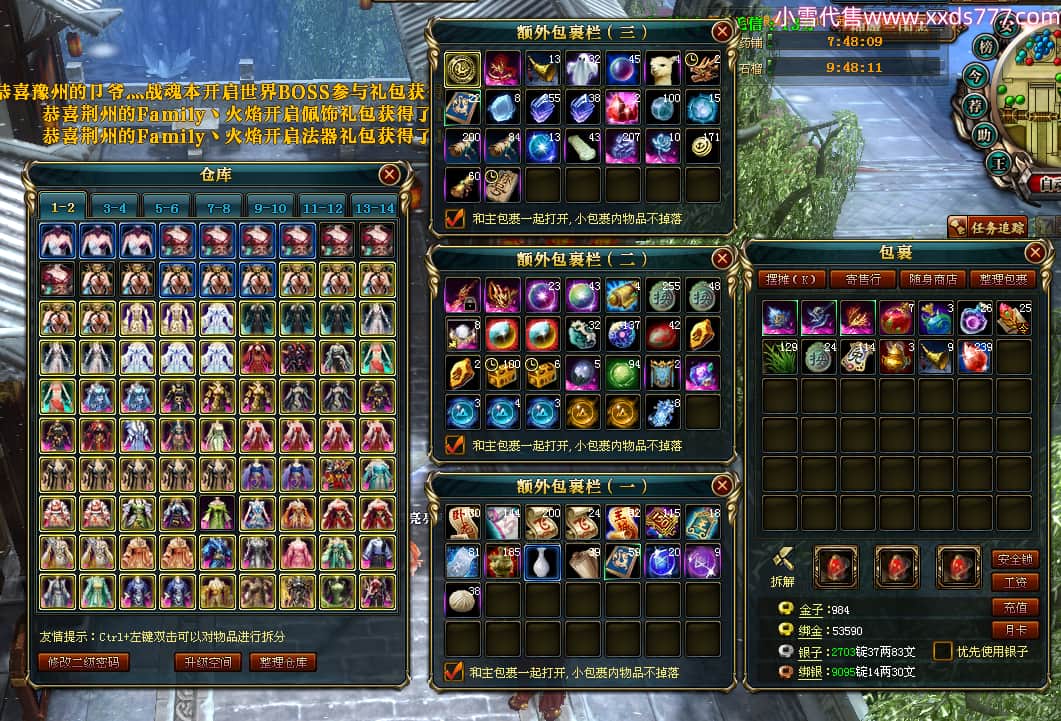Click the 修改二级密码 button
The width and height of the screenshot is (1061, 721).
click(x=83, y=662)
